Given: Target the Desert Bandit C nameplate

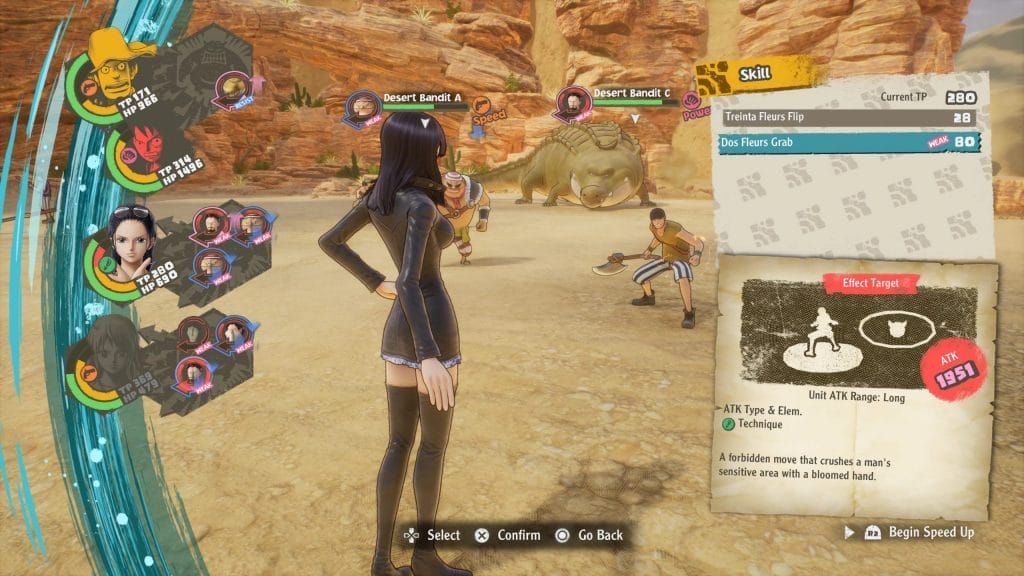Looking at the screenshot, I should point(631,94).
